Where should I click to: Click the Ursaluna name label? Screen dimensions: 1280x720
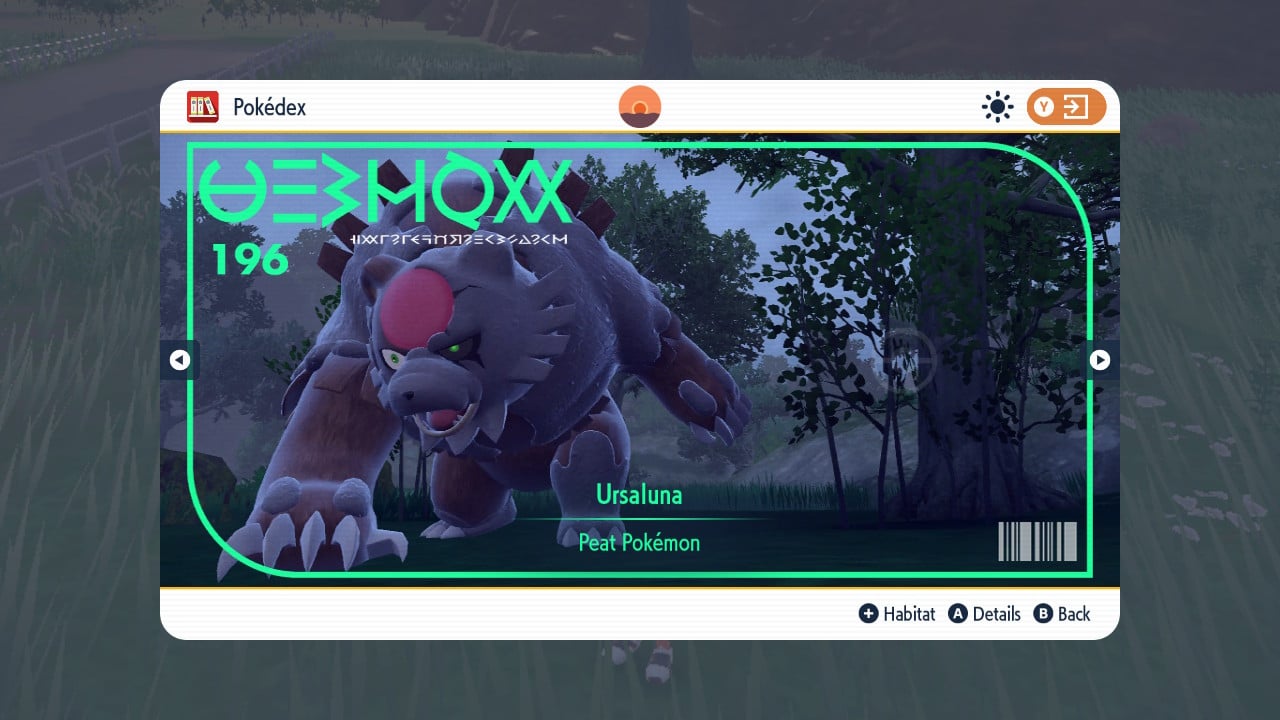(640, 495)
